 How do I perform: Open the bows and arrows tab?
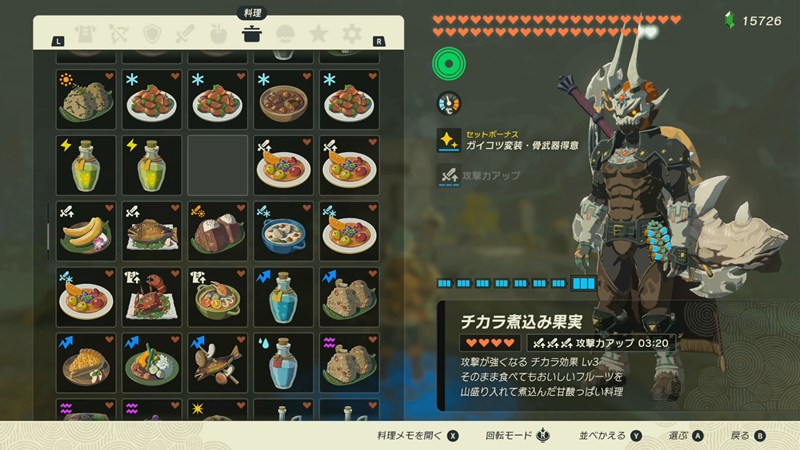[x=118, y=35]
